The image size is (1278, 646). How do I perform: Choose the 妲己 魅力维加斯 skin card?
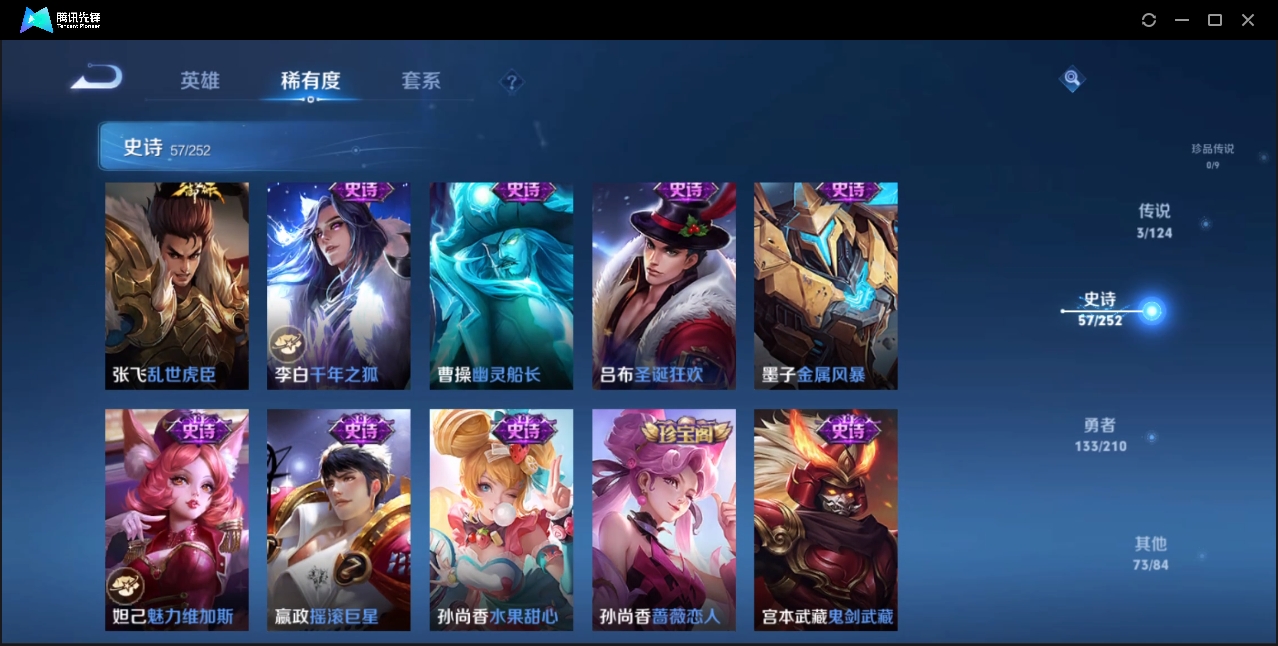pos(177,520)
